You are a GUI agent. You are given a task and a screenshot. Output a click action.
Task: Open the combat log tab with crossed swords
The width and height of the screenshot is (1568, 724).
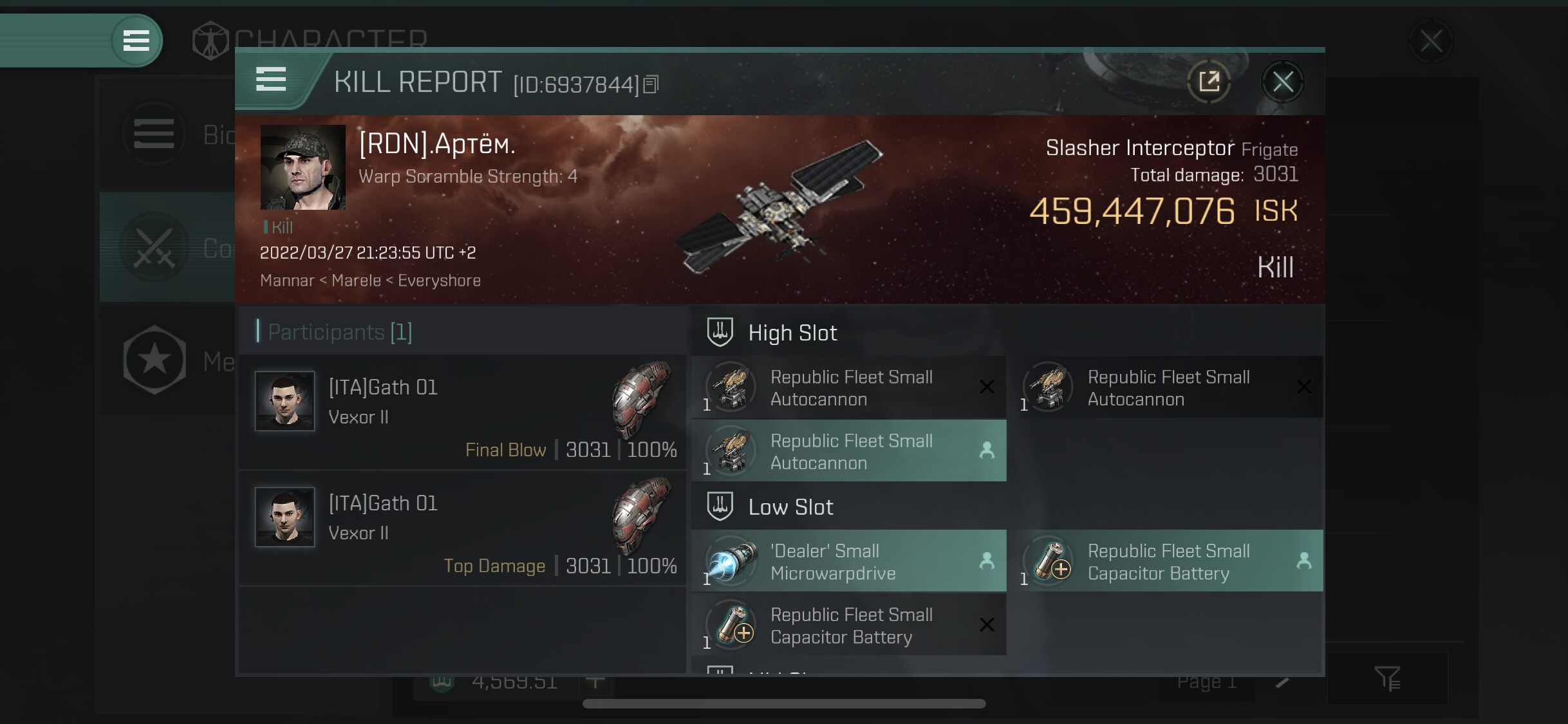coord(154,248)
